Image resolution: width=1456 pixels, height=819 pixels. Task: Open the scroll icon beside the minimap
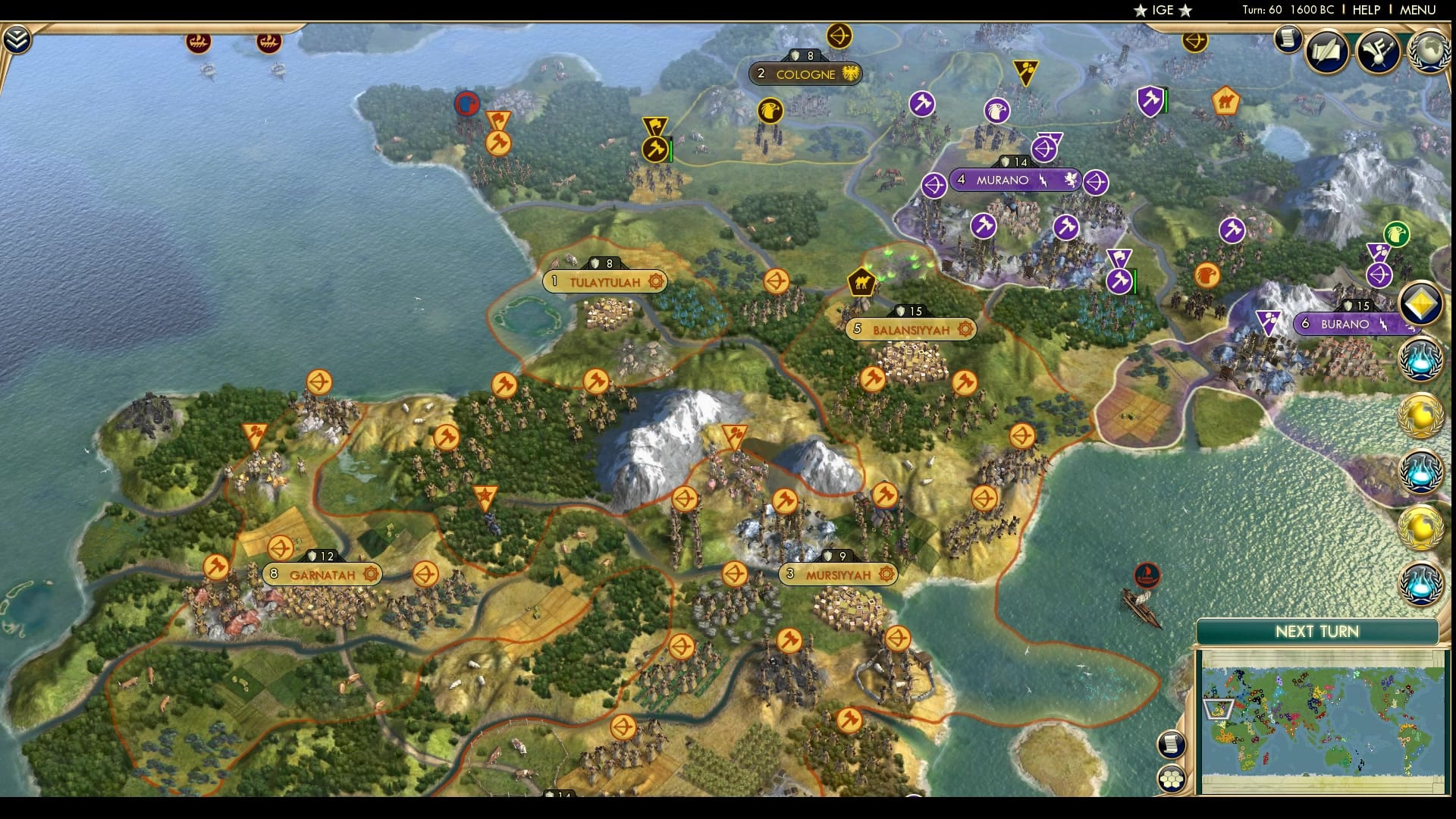click(1172, 744)
